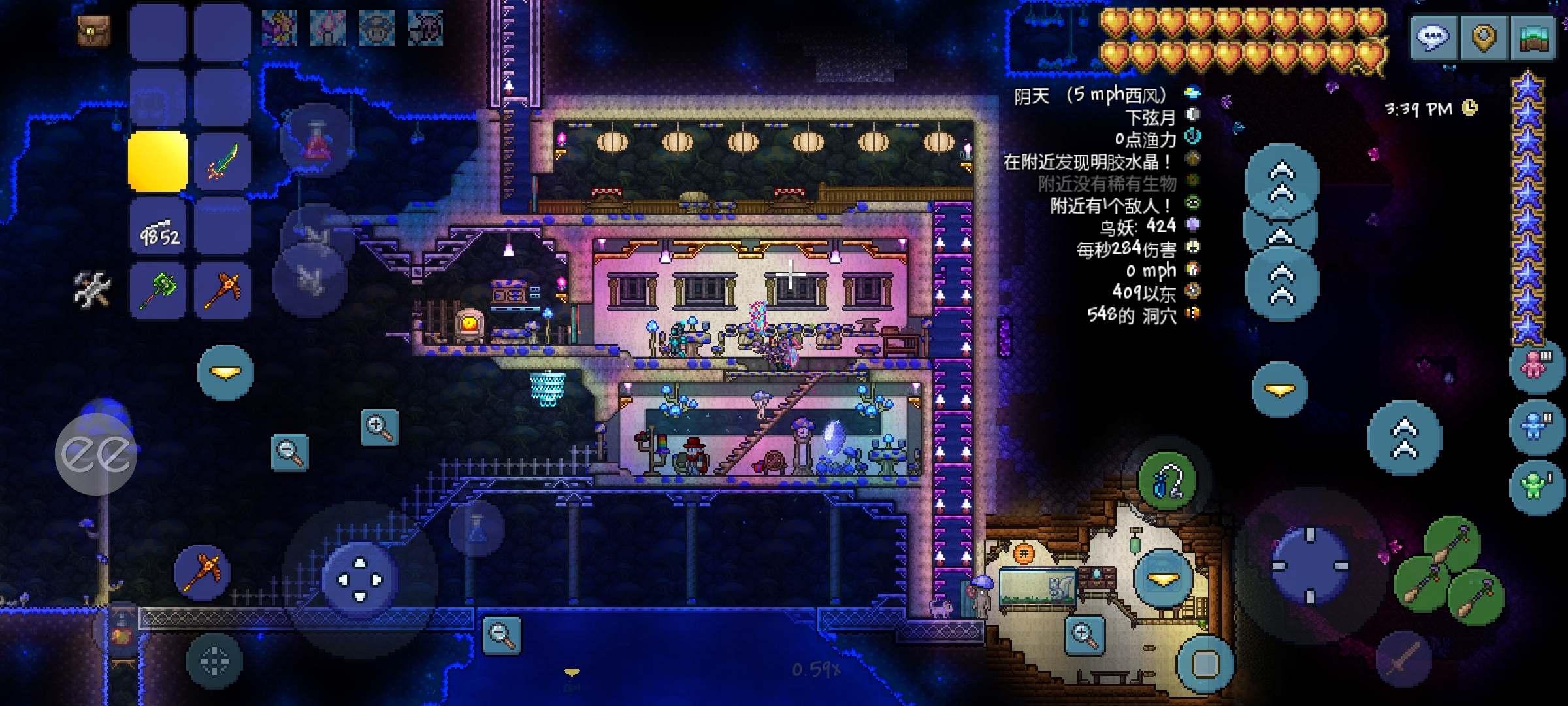Tap the round square-icon button
1568x706 pixels.
click(1205, 664)
